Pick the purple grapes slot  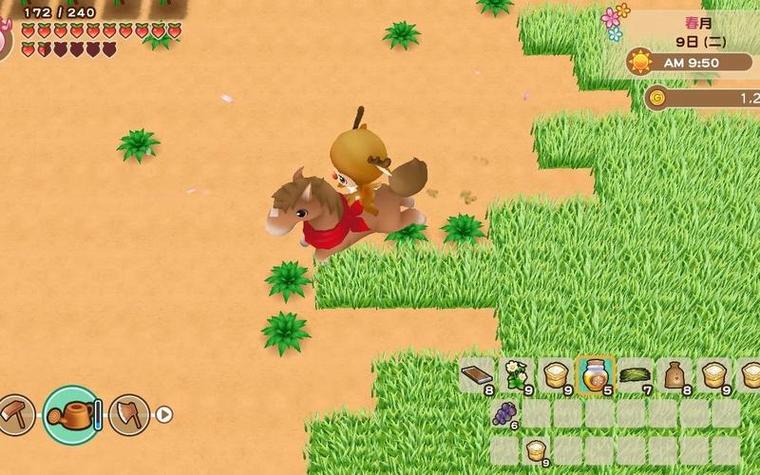click(505, 413)
